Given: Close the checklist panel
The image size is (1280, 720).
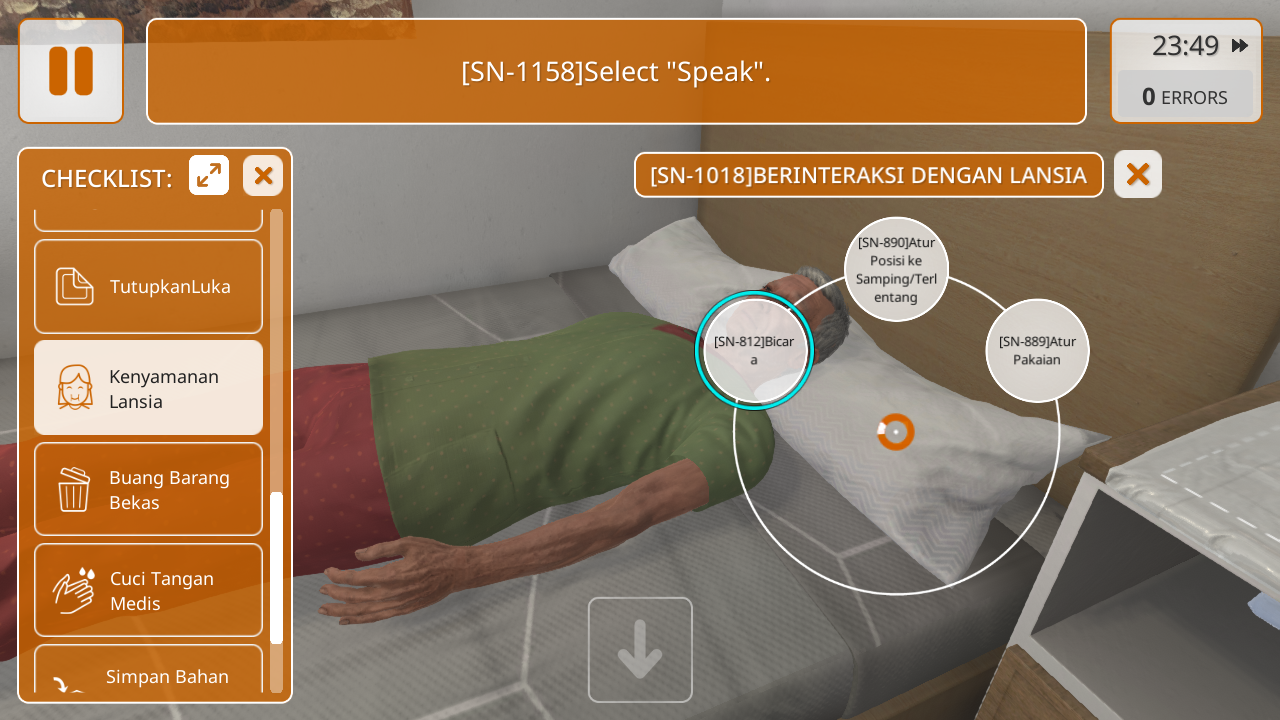Looking at the screenshot, I should pos(263,176).
